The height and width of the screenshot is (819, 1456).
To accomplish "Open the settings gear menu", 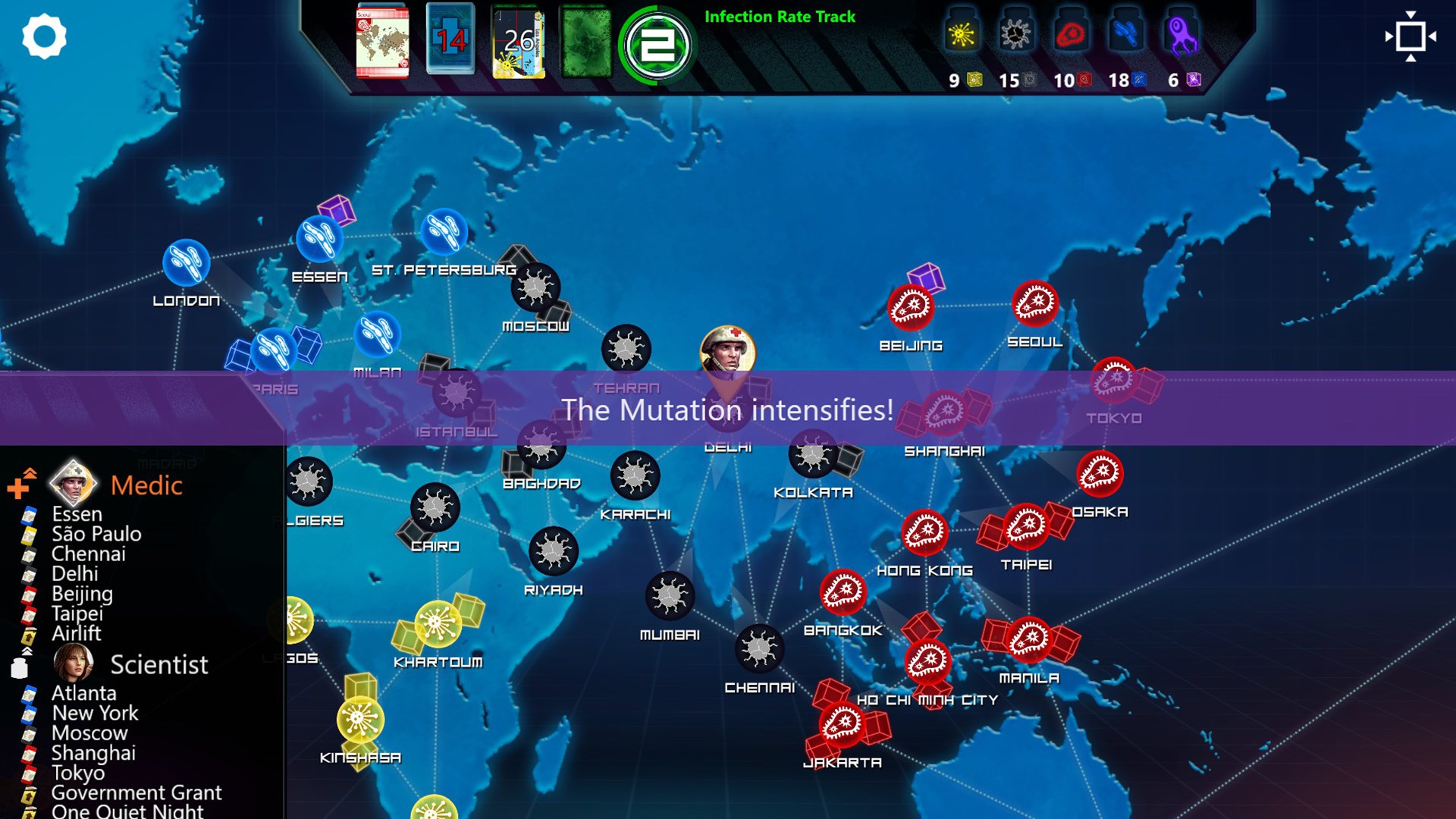I will [x=45, y=36].
